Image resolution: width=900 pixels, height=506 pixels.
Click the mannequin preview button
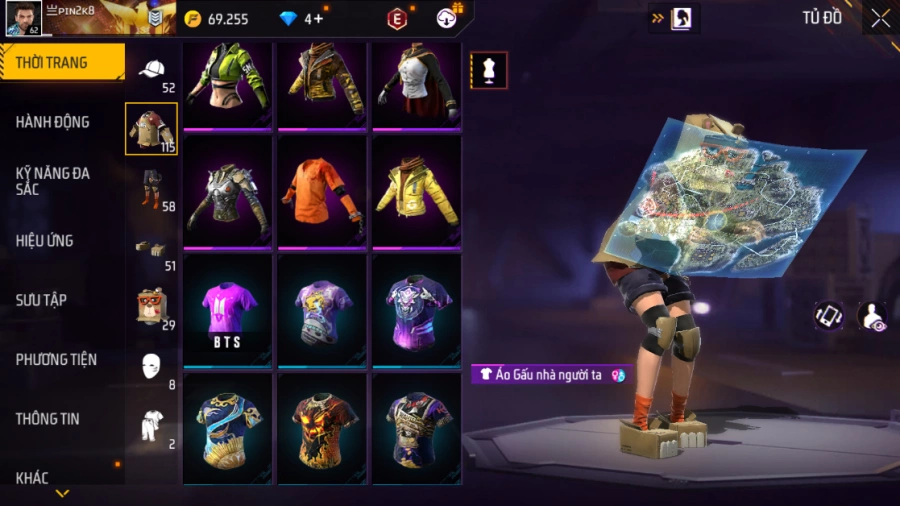(489, 70)
